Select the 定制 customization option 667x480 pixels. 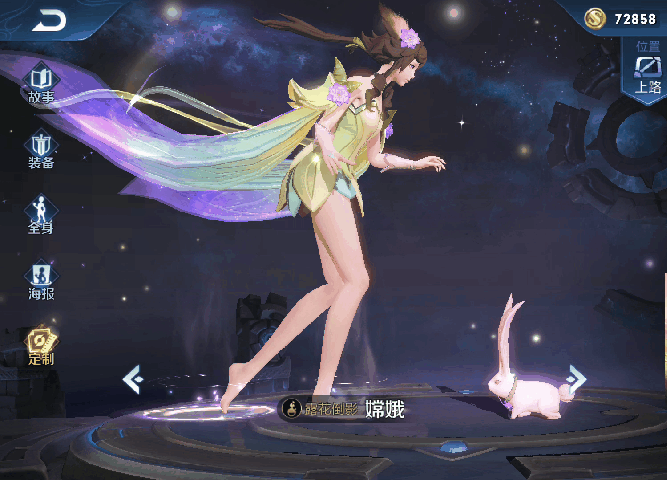[x=41, y=345]
